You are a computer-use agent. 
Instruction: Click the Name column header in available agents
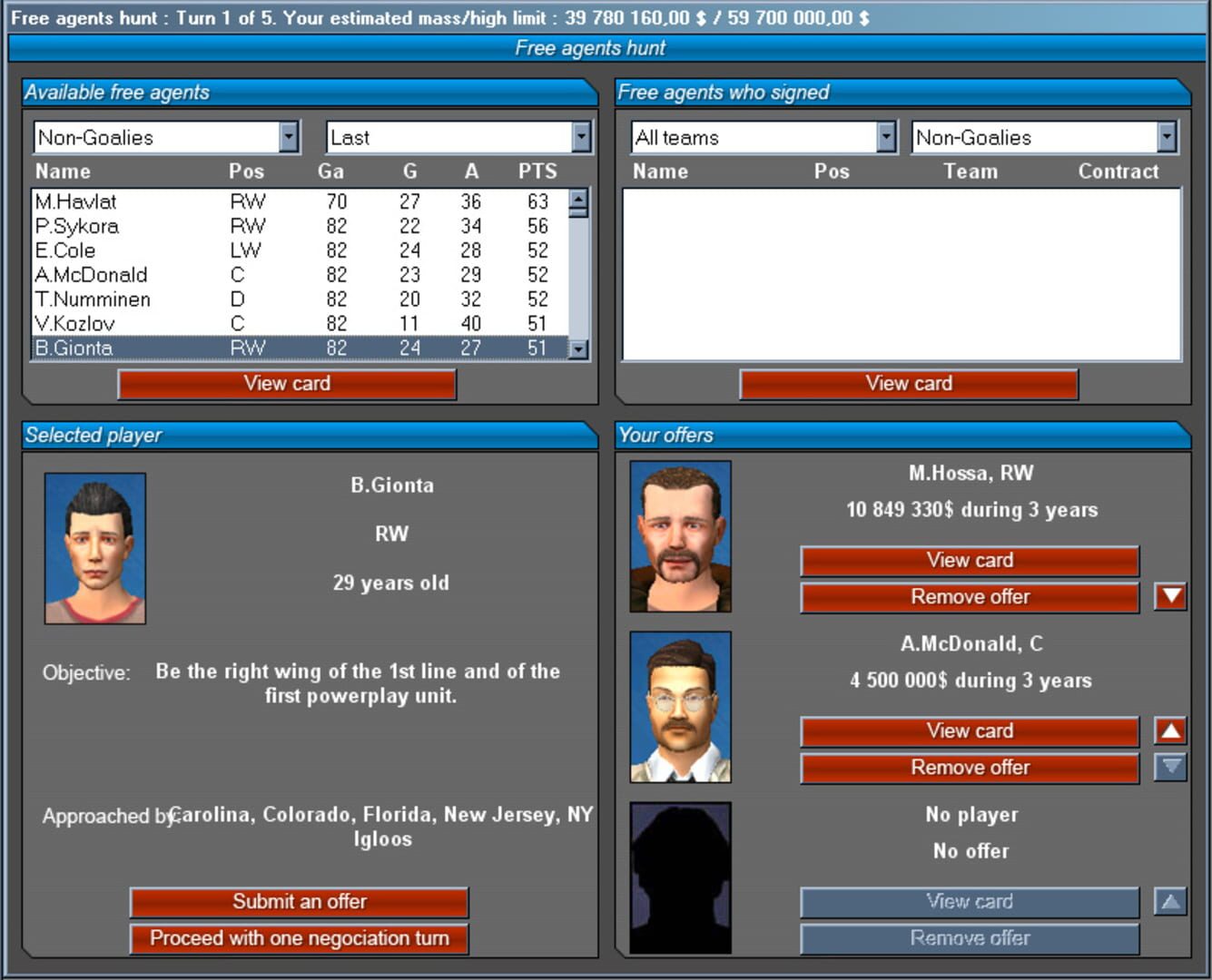[62, 171]
